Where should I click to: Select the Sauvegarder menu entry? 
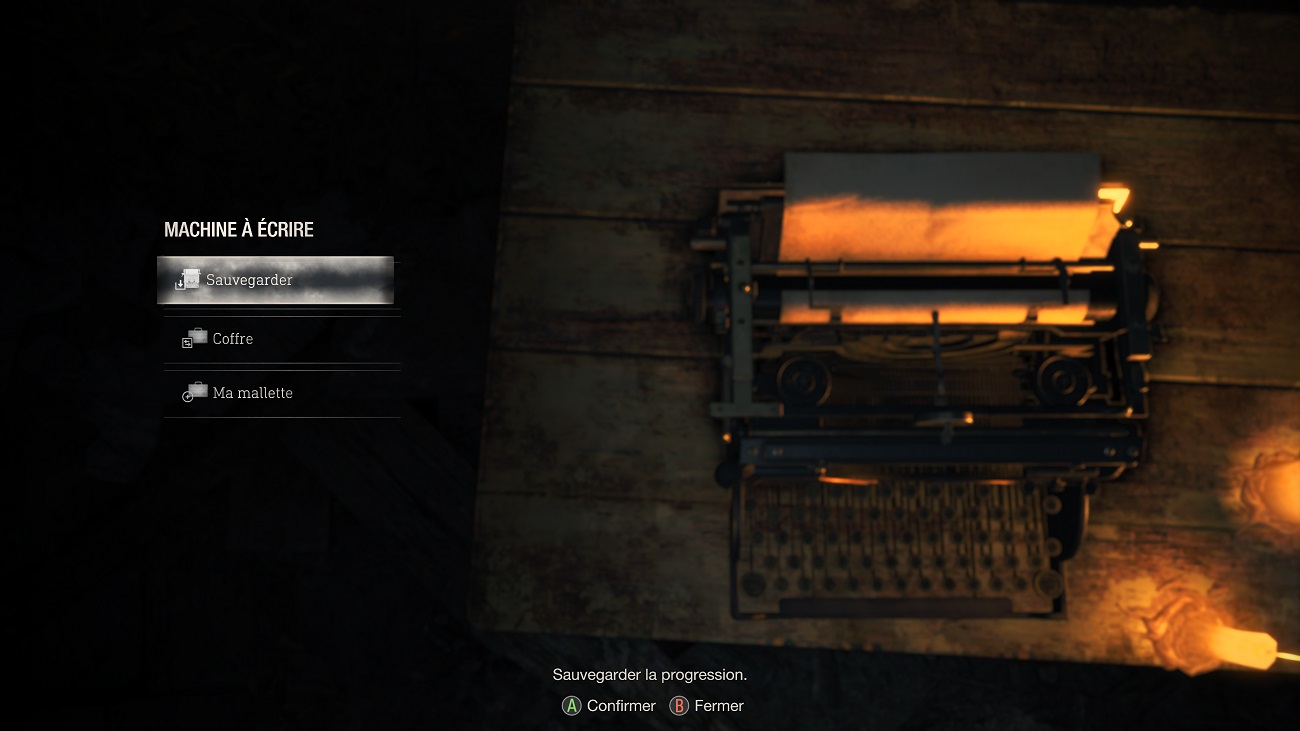[x=275, y=280]
